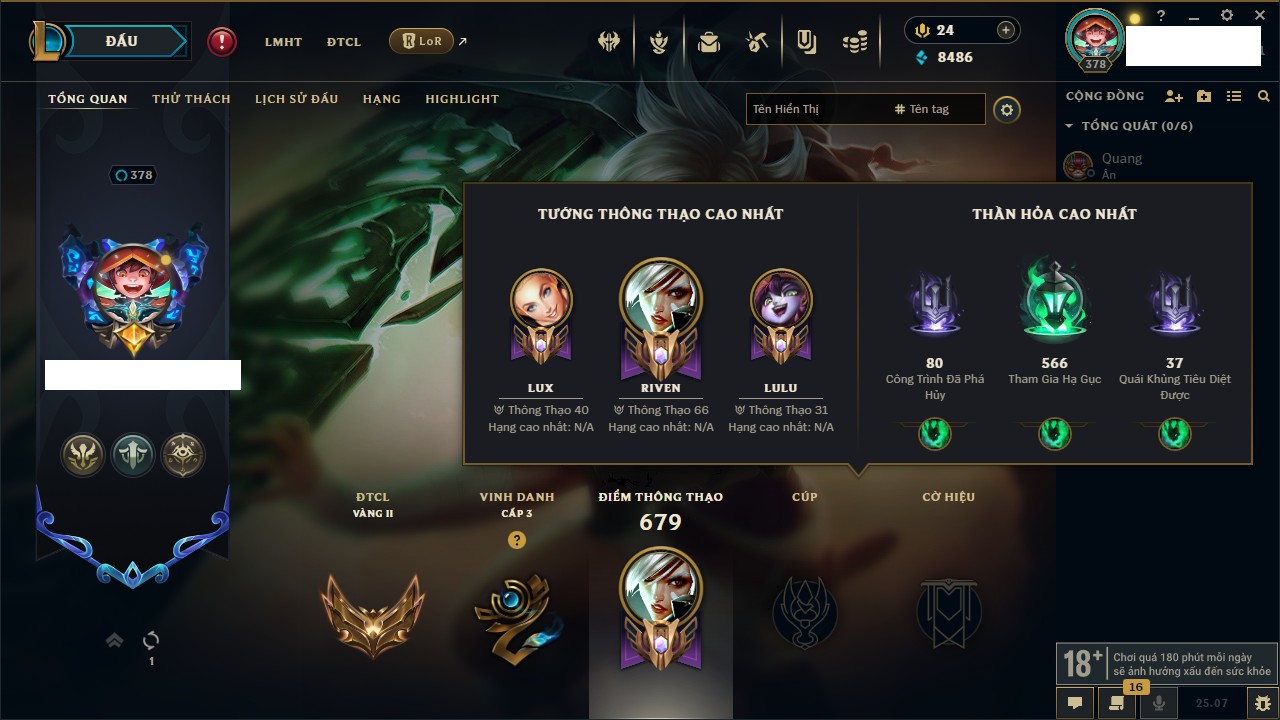The height and width of the screenshot is (720, 1280).
Task: Add RP with the plus button
Action: coord(1006,30)
